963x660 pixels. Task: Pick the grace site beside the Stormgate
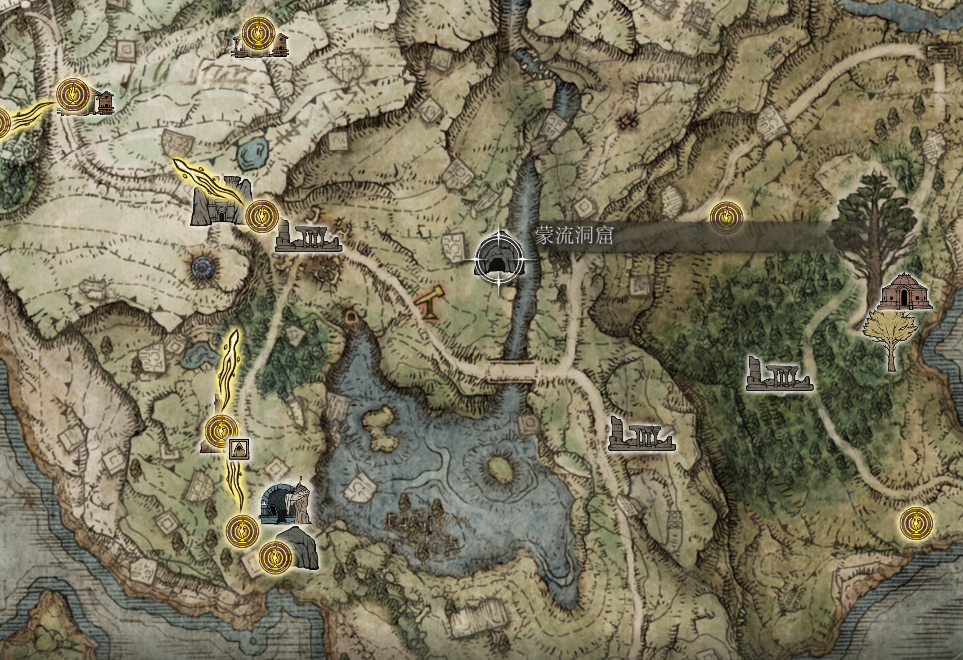pos(260,213)
